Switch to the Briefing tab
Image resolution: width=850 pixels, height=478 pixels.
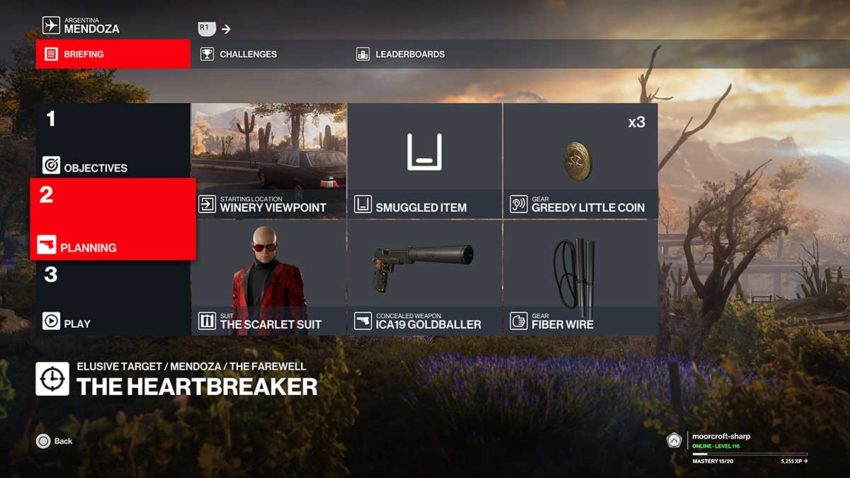(x=112, y=54)
